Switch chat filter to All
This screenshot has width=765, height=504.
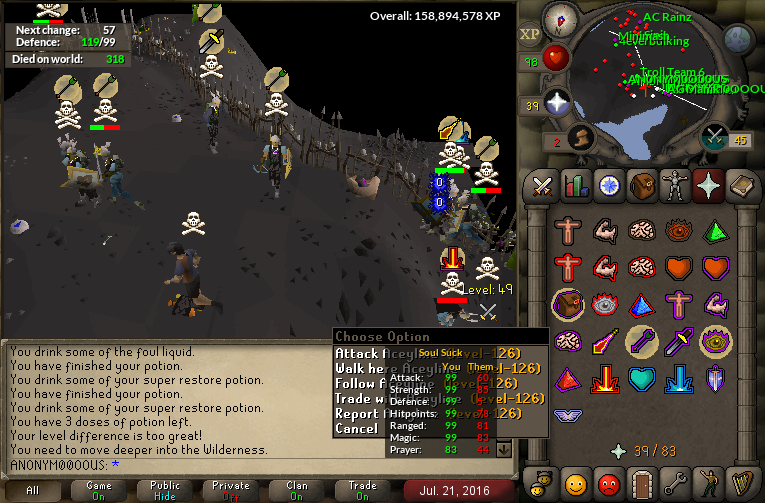tap(33, 490)
